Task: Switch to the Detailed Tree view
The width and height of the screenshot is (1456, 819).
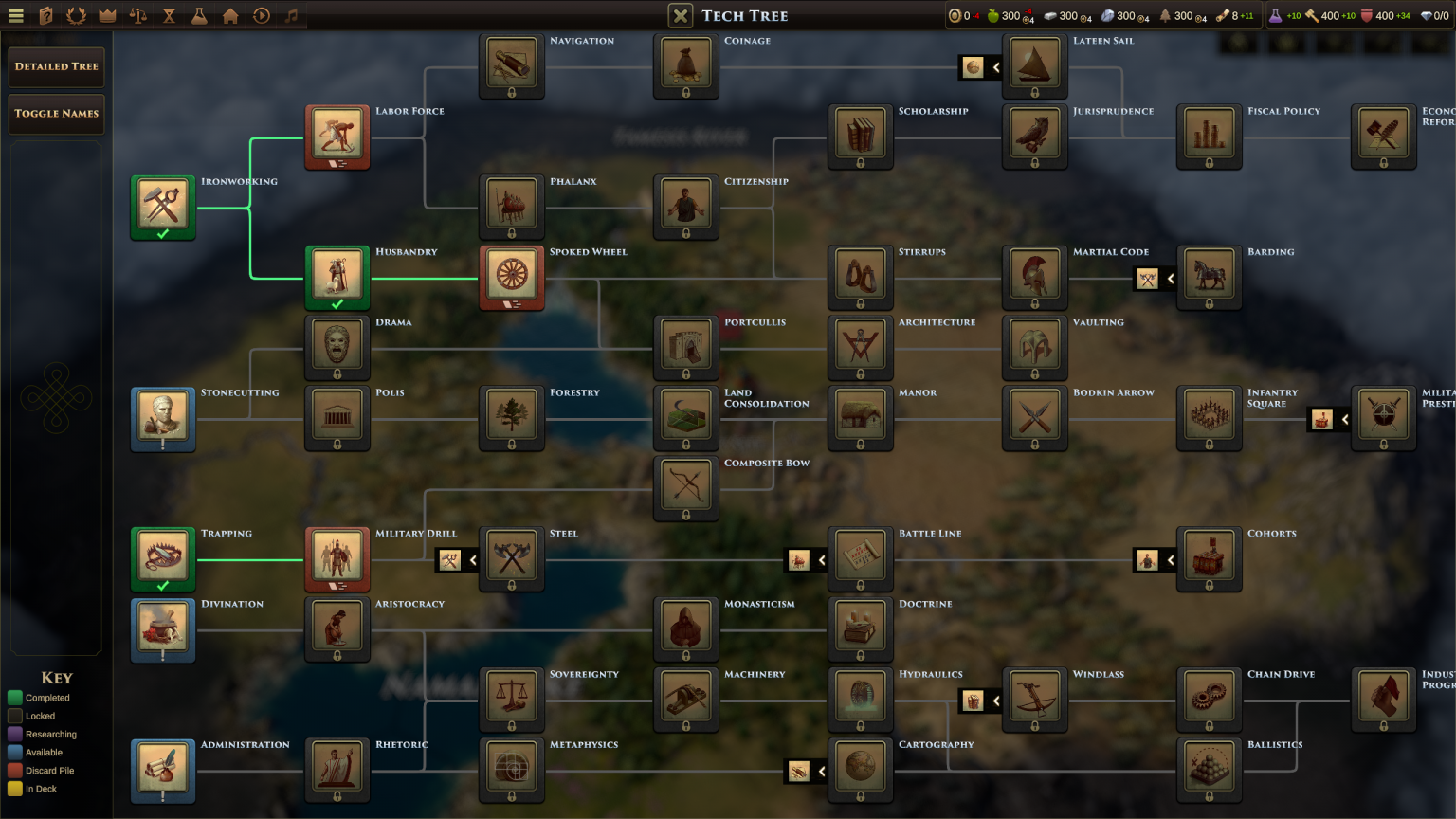Action: click(56, 66)
